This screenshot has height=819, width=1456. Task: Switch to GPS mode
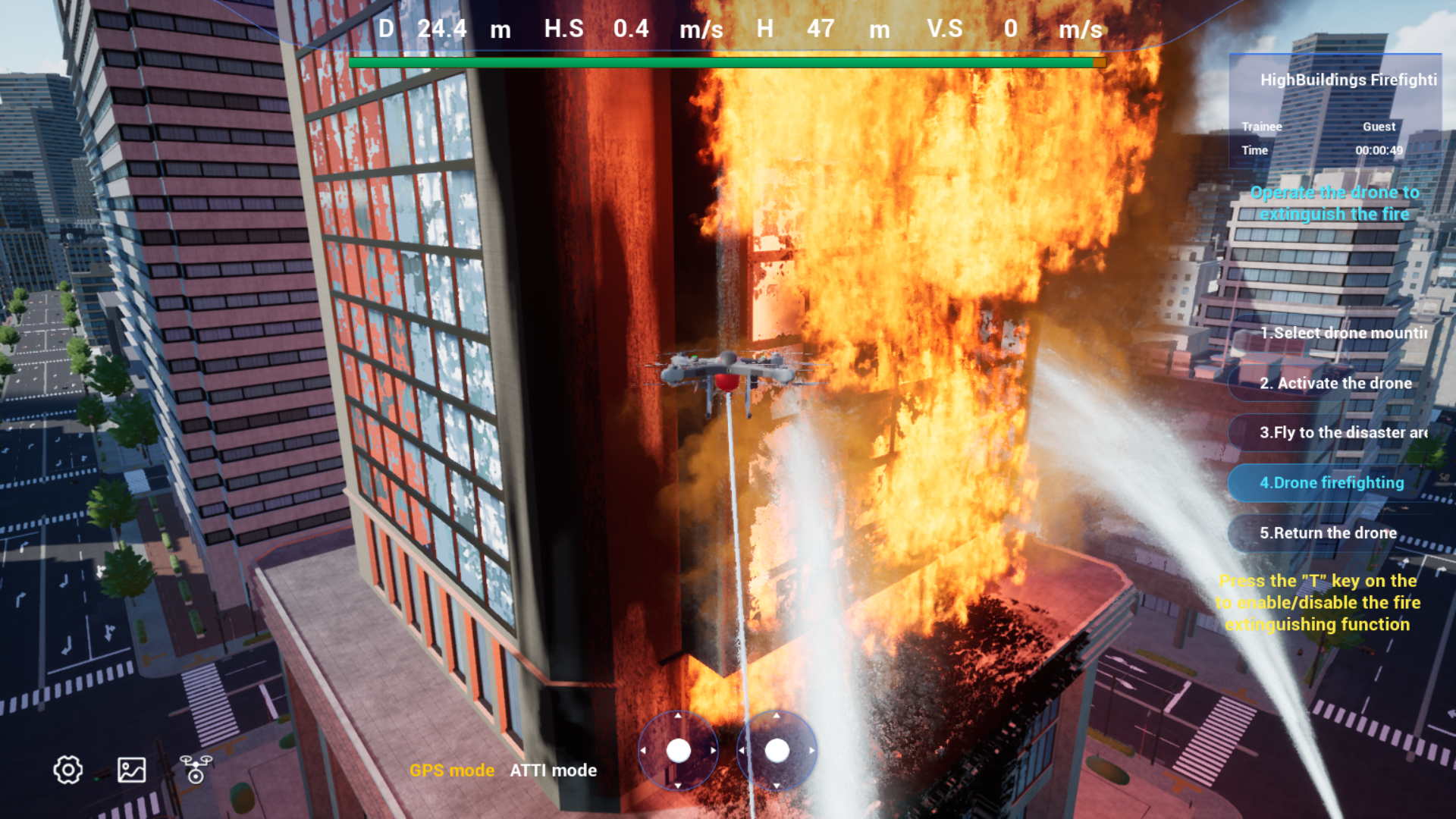tap(452, 770)
